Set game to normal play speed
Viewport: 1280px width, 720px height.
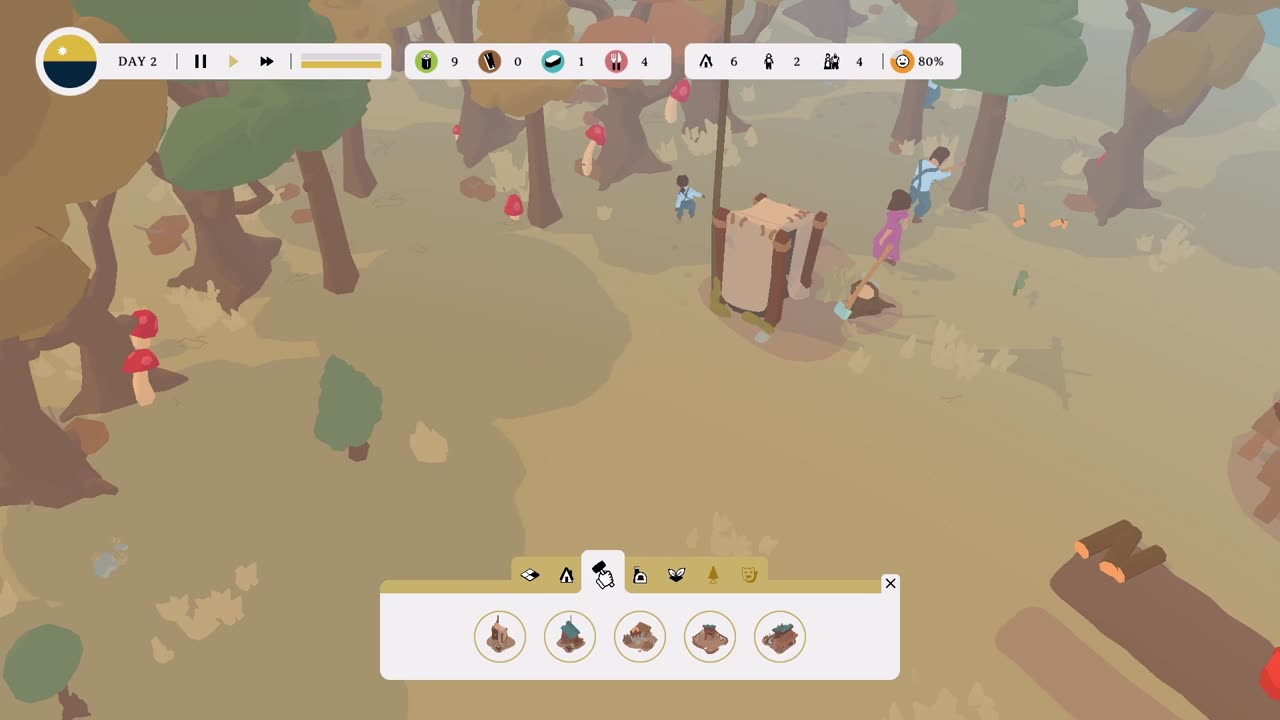(234, 62)
